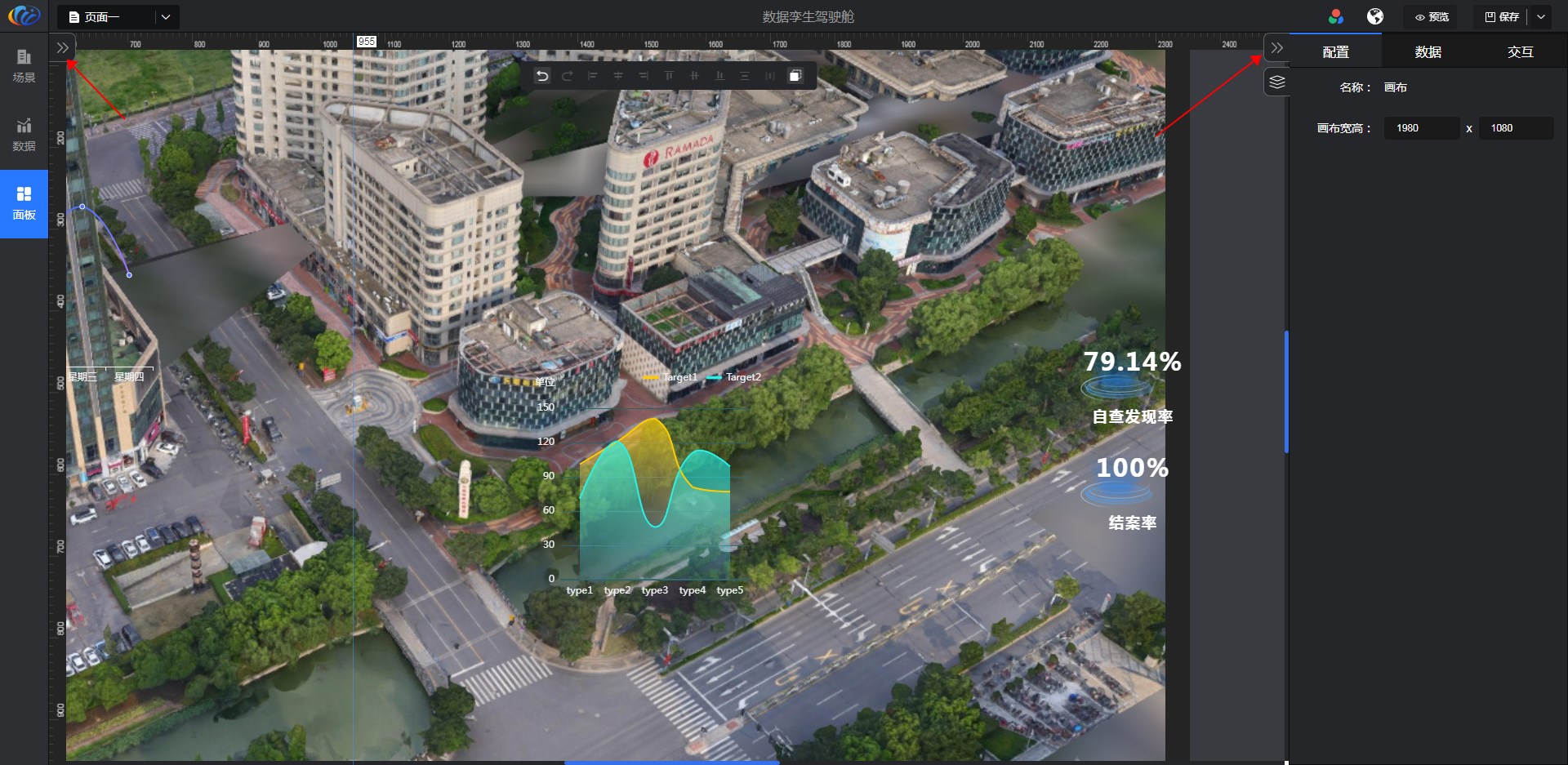This screenshot has height=765, width=1568.
Task: Select the 面板 sidebar section
Action: click(x=24, y=202)
